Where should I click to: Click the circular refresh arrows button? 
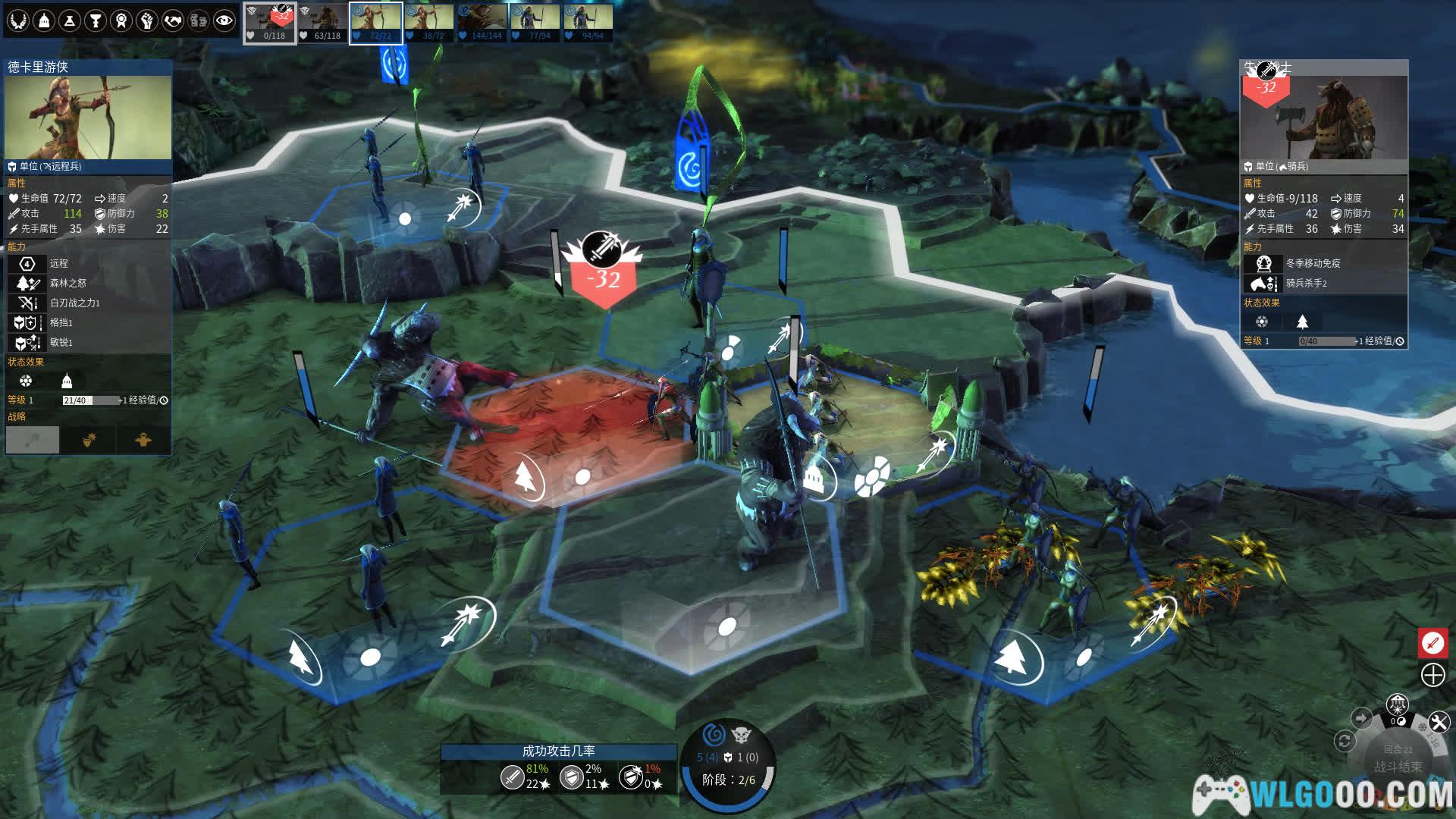(x=1345, y=741)
